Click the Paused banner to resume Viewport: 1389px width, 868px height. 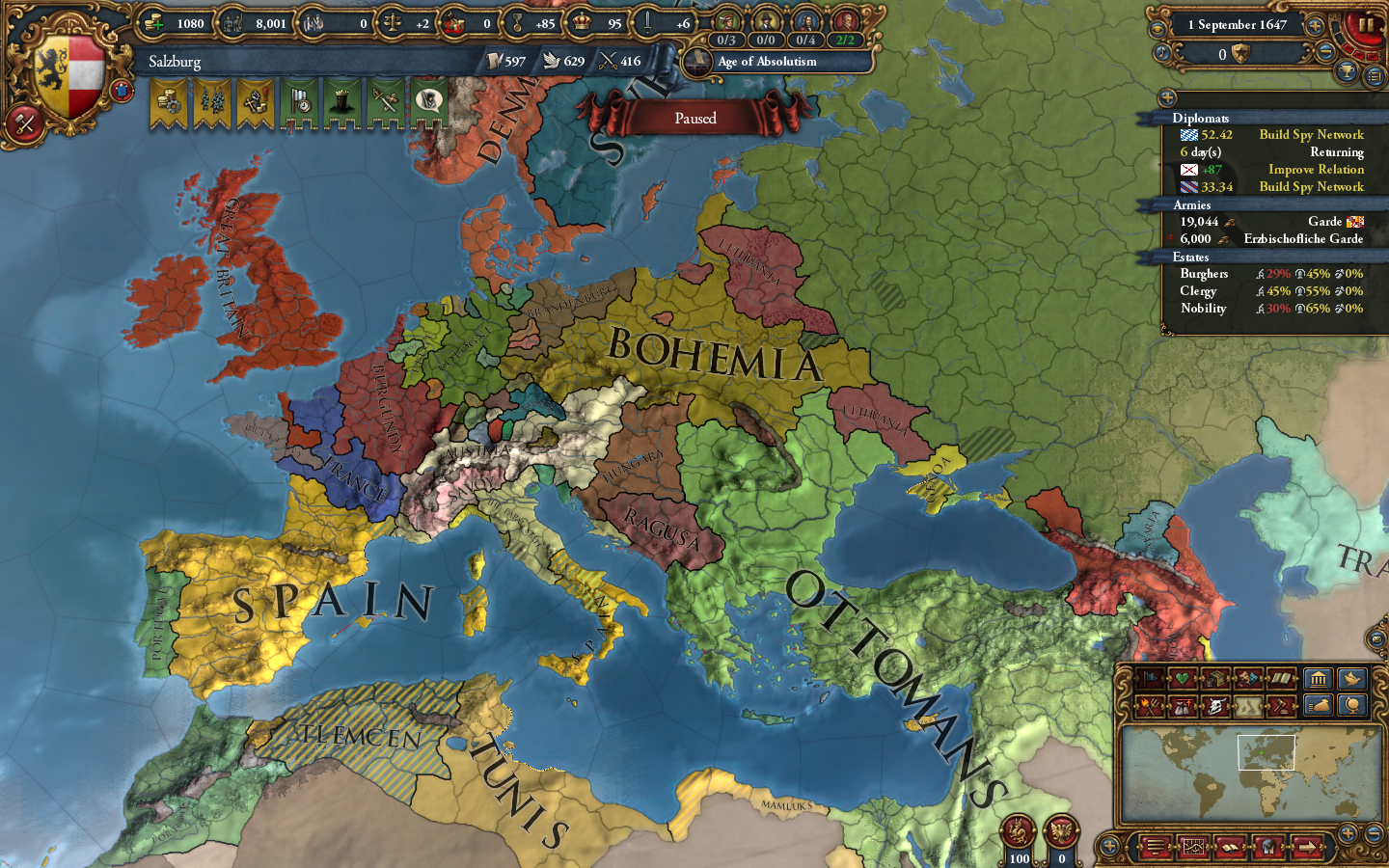[x=696, y=118]
